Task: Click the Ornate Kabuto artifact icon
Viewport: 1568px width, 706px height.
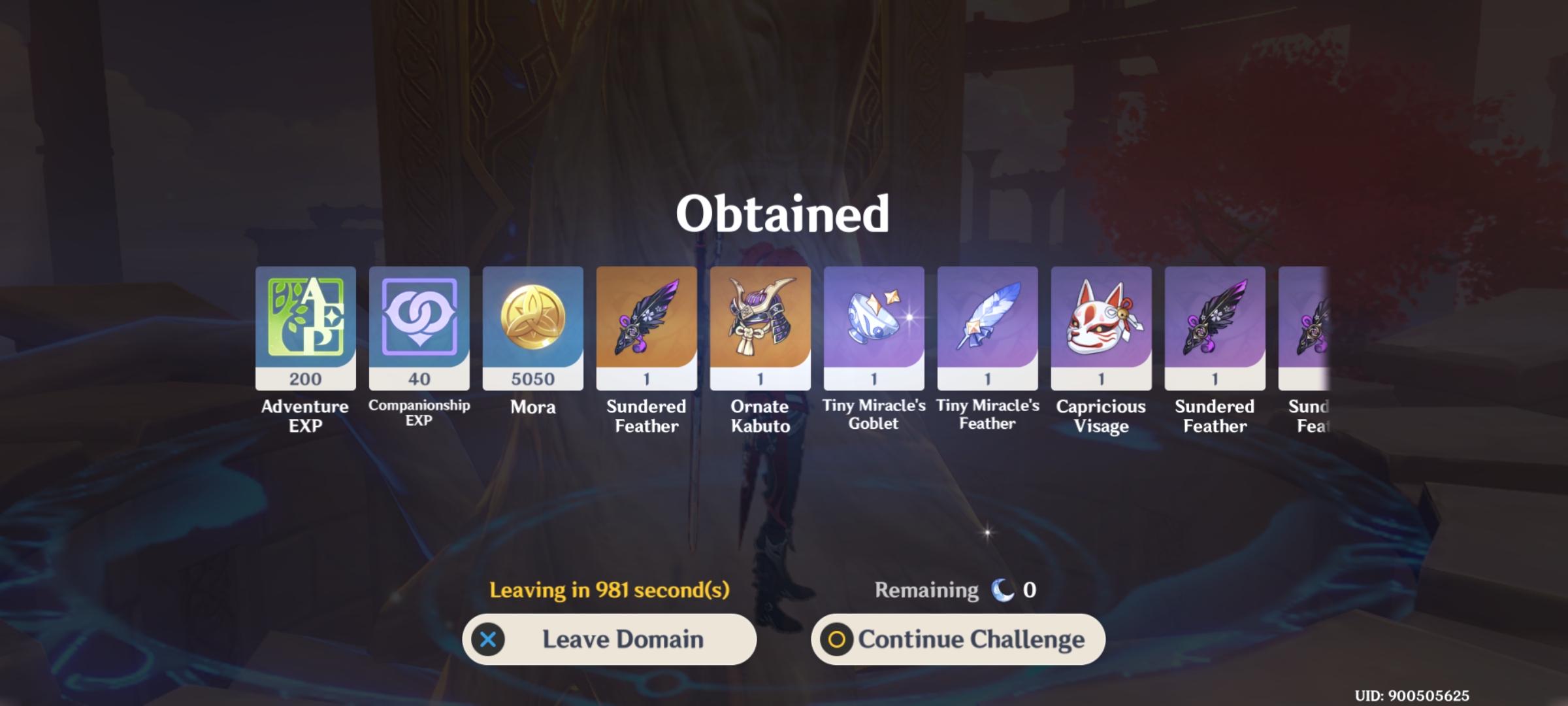Action: (759, 326)
